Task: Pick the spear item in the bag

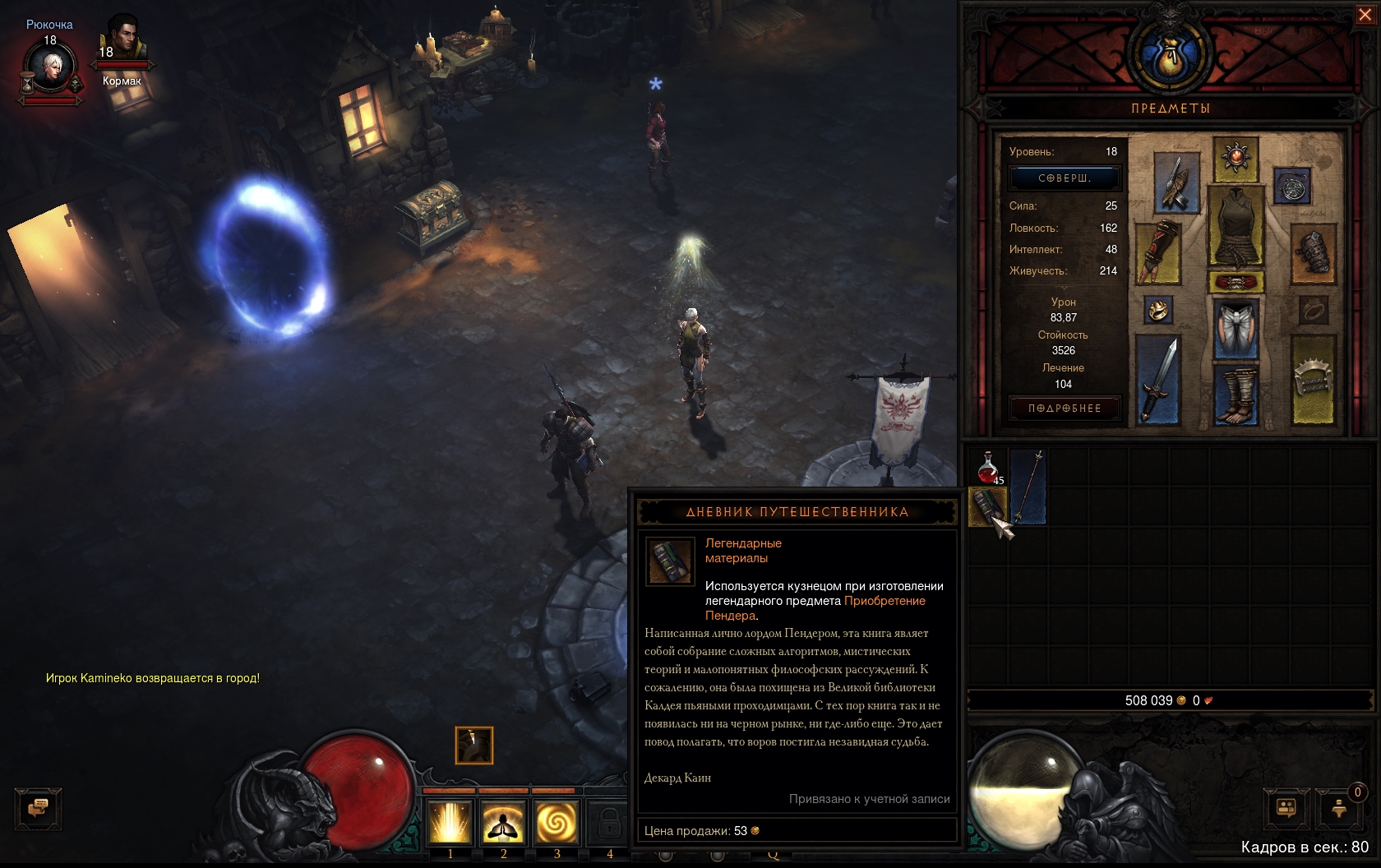Action: 1028,487
